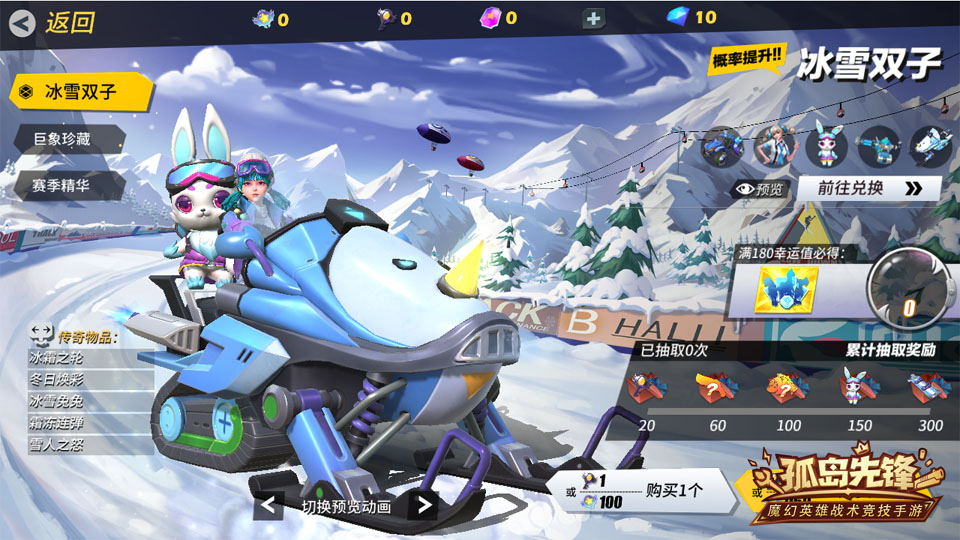
Task: Open the 预览 preview button
Action: [x=760, y=188]
